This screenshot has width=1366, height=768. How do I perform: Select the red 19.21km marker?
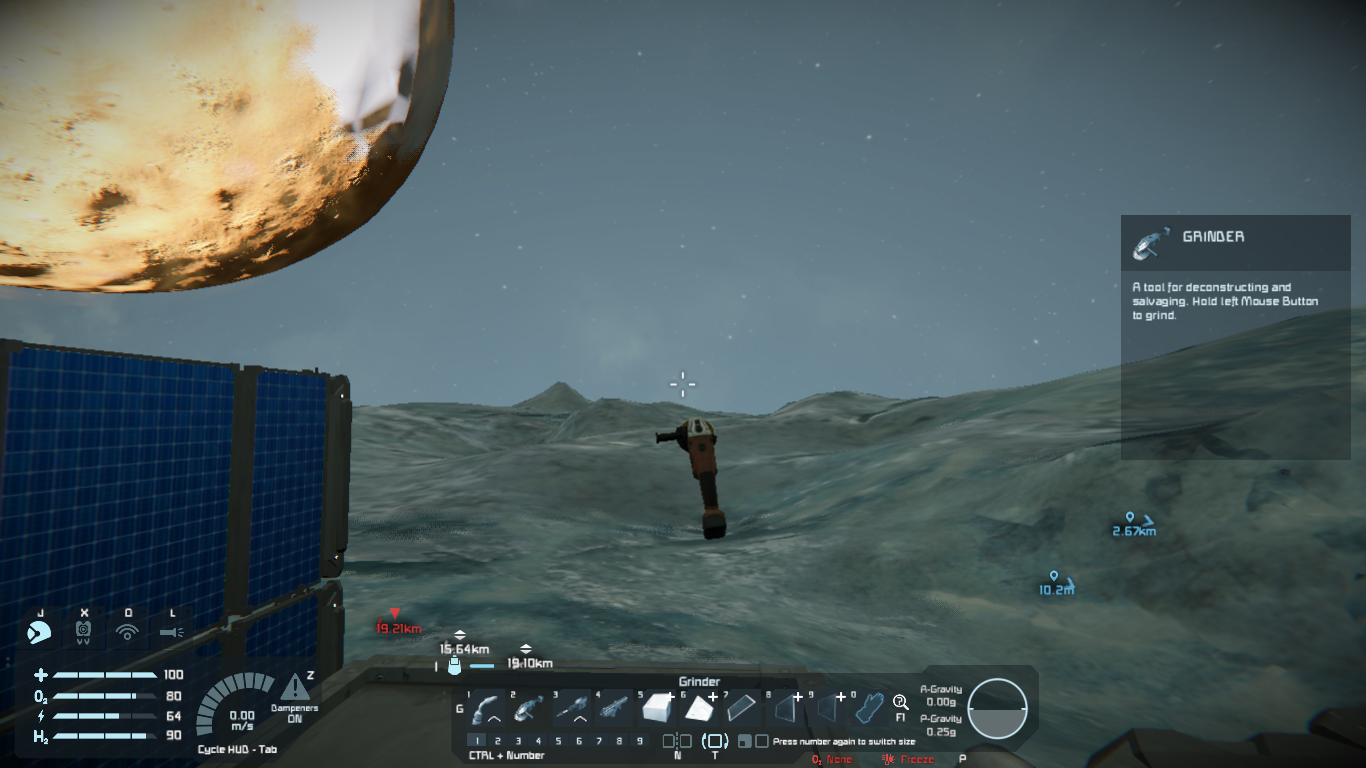397,622
